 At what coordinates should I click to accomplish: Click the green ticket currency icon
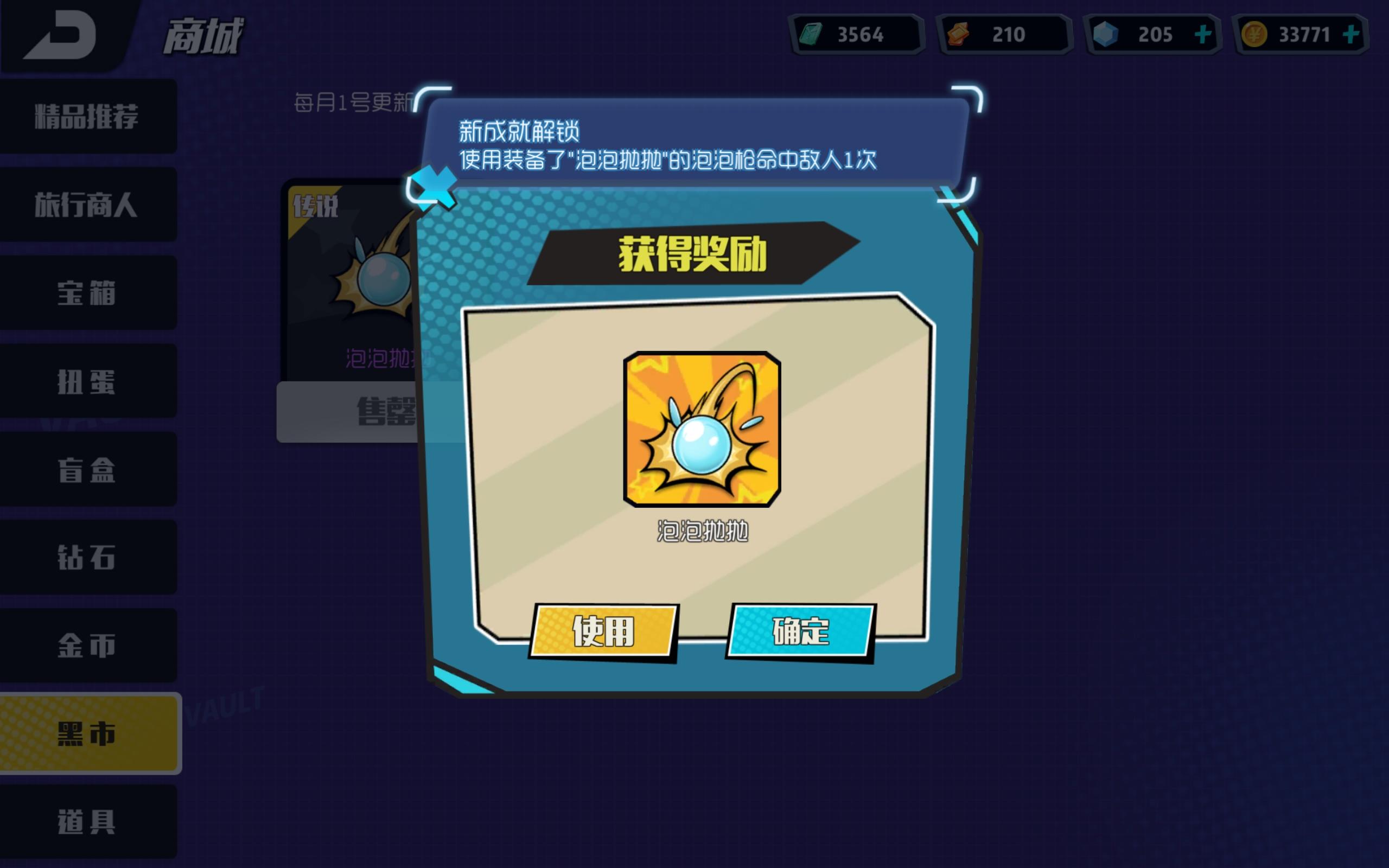tap(812, 34)
